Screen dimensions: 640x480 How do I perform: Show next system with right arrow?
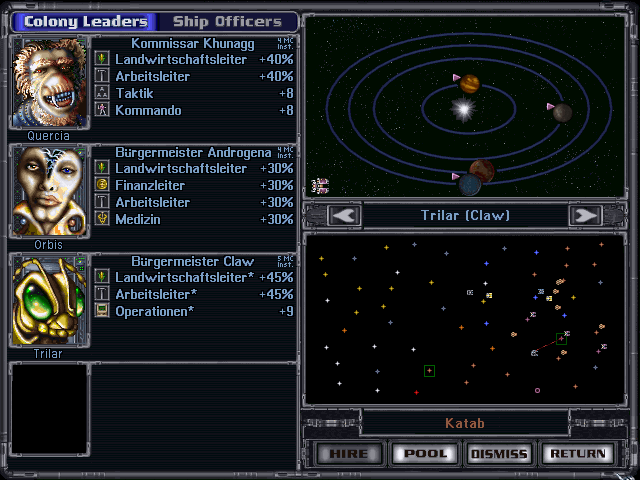pos(584,215)
